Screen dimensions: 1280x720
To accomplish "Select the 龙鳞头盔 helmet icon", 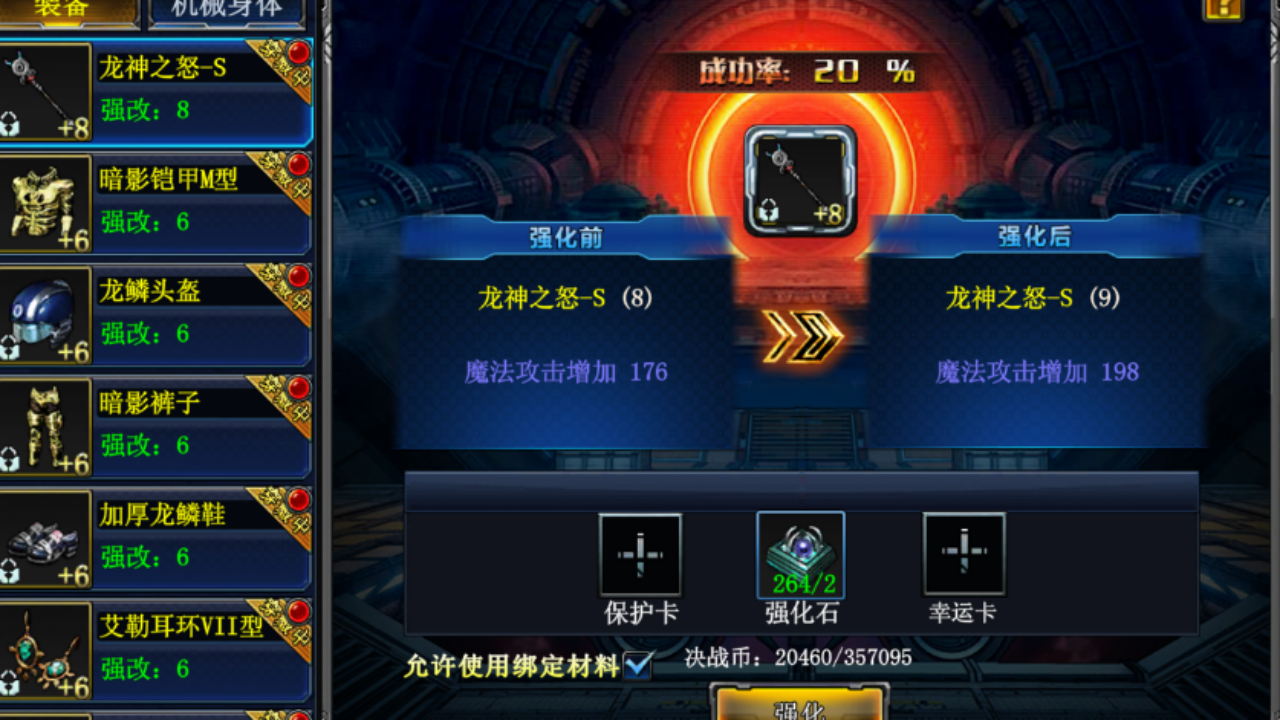I will click(46, 312).
